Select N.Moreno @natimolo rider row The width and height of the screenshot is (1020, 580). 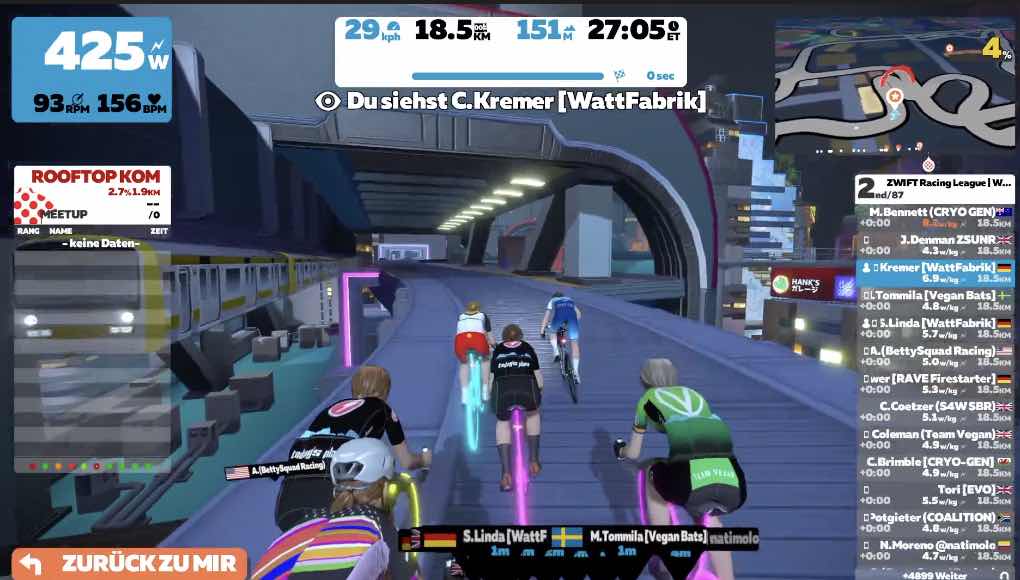(936, 549)
